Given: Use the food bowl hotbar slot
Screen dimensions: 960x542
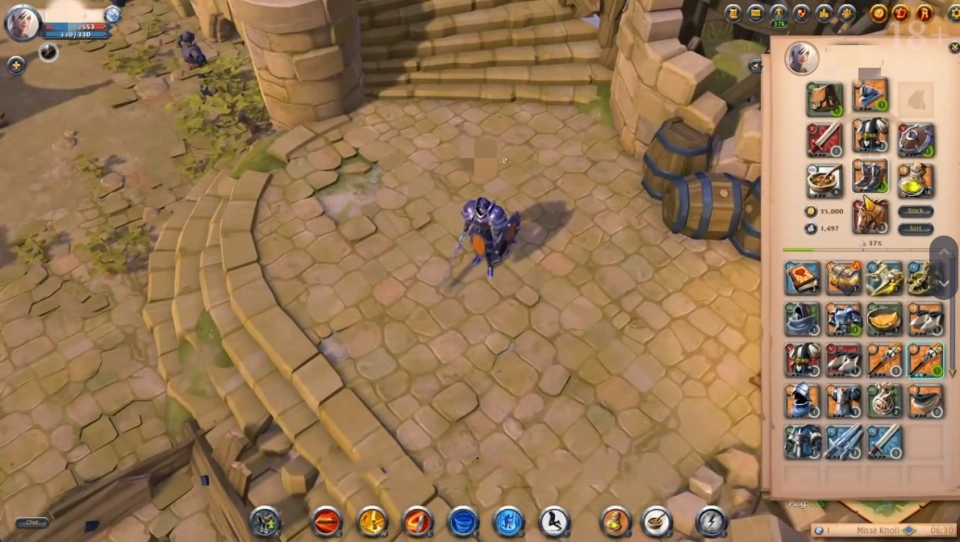Looking at the screenshot, I should click(x=656, y=520).
